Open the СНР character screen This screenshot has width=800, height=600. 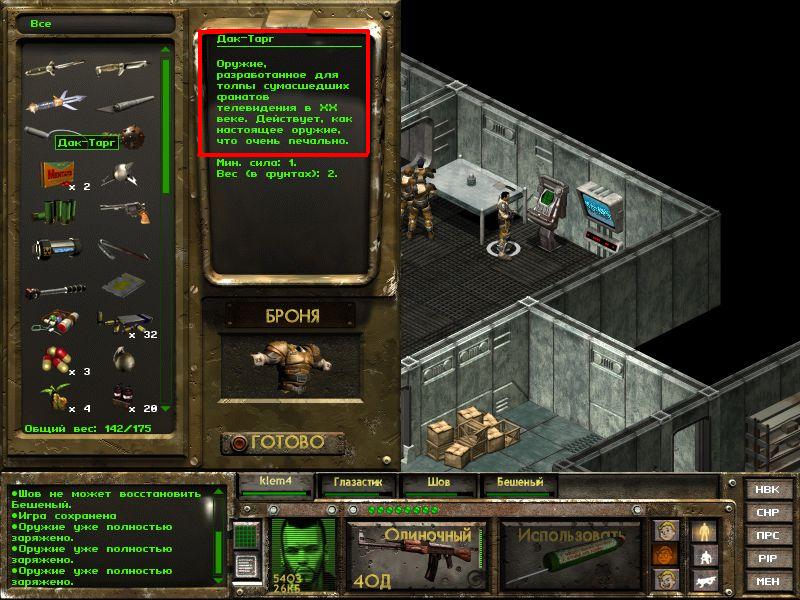[768, 513]
